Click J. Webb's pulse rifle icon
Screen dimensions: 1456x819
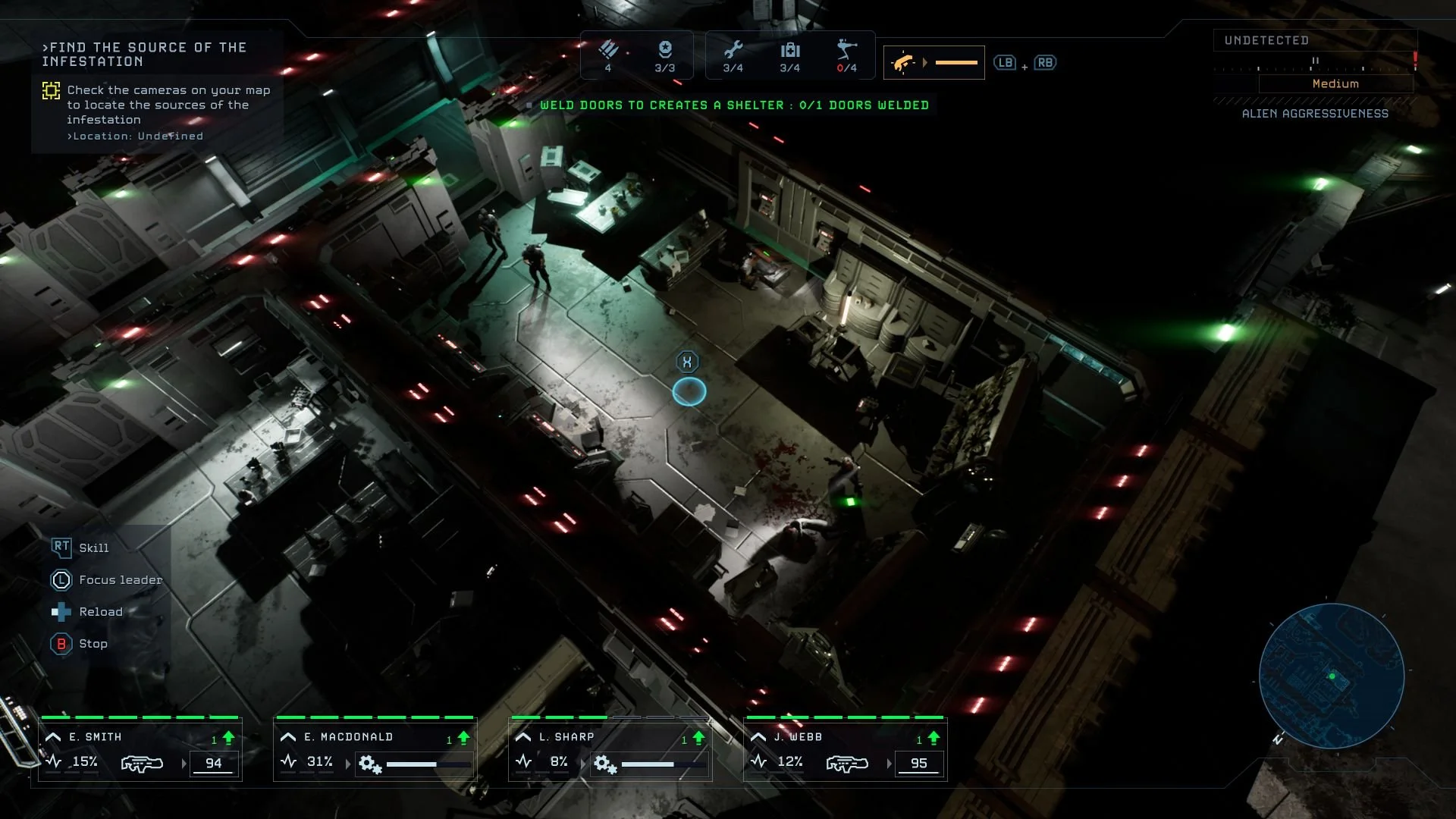click(847, 763)
